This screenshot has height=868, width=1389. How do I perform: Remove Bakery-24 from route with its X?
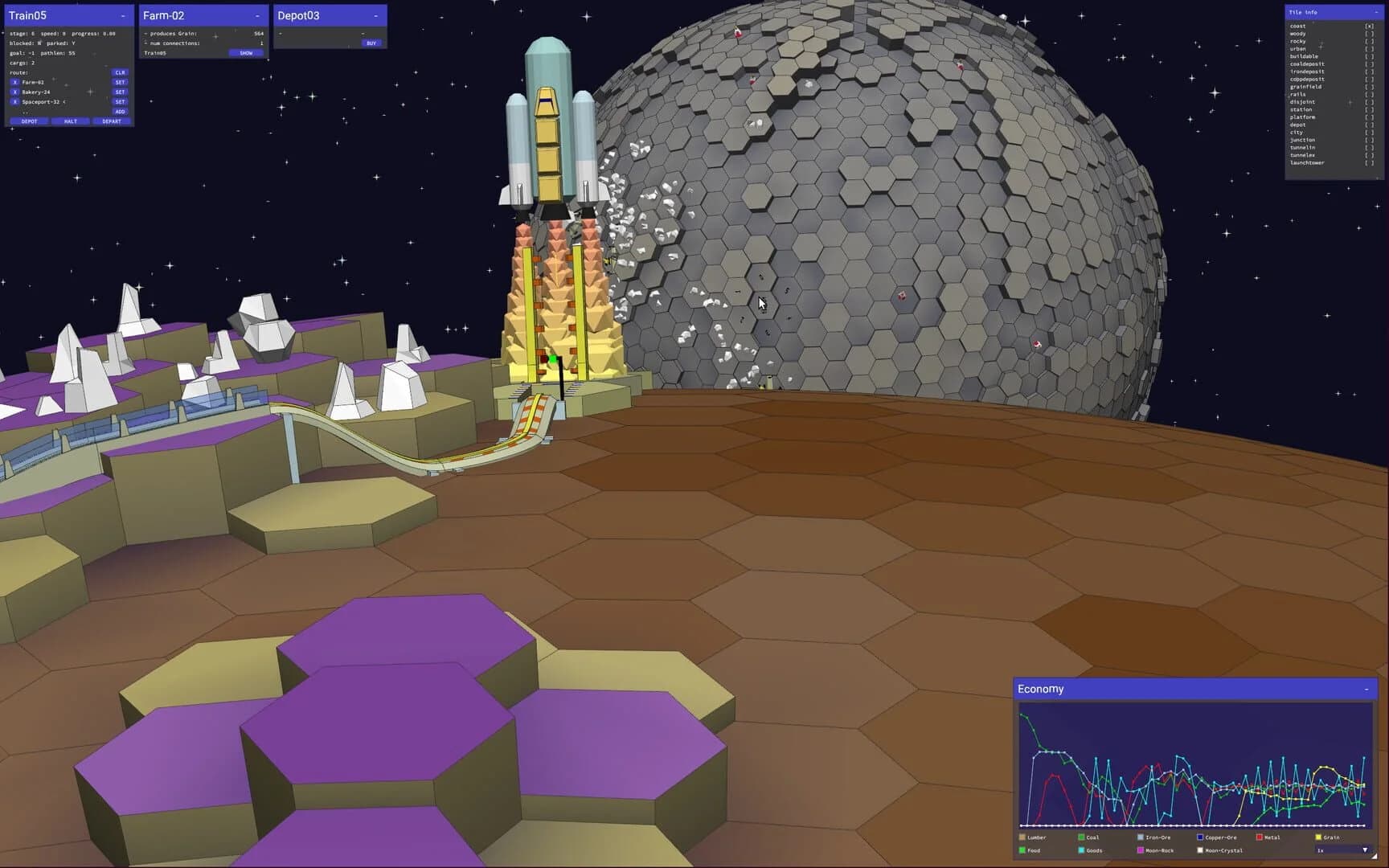[14, 92]
